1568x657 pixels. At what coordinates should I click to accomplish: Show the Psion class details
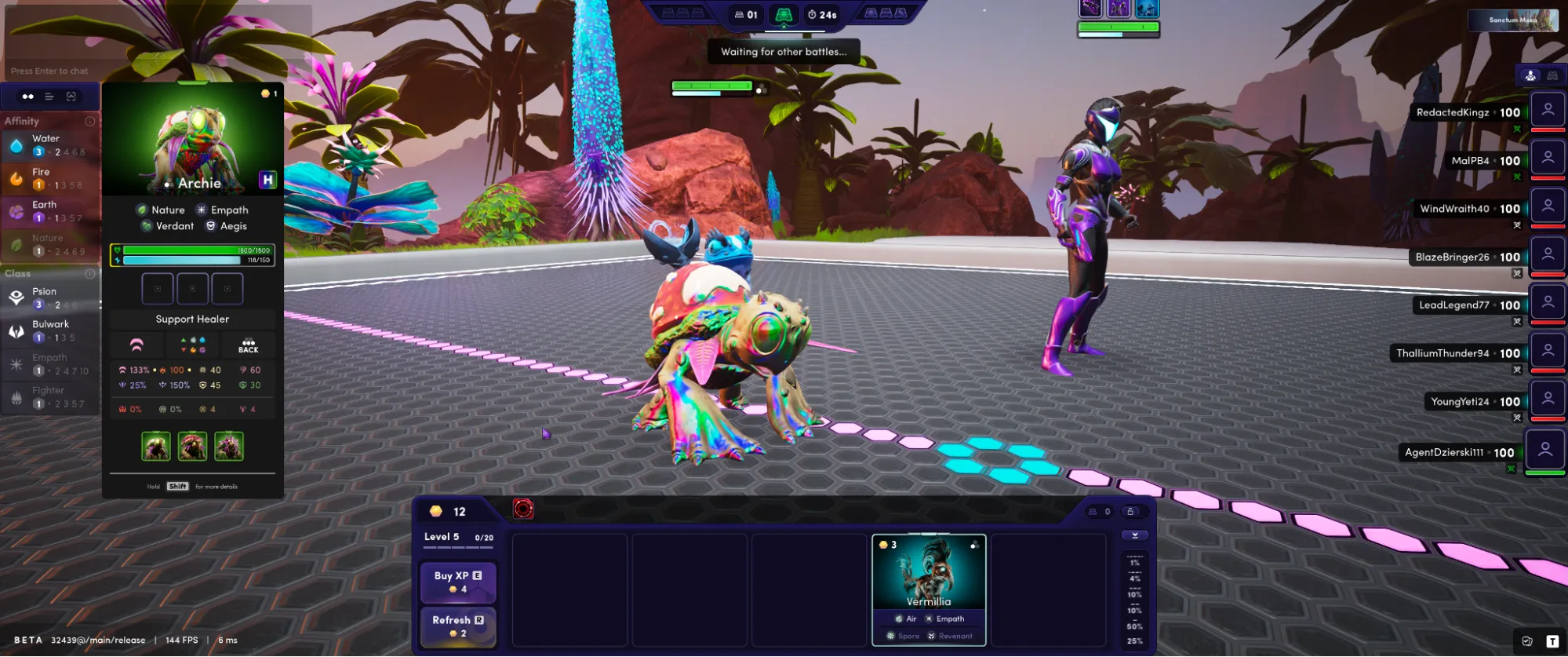(49, 297)
